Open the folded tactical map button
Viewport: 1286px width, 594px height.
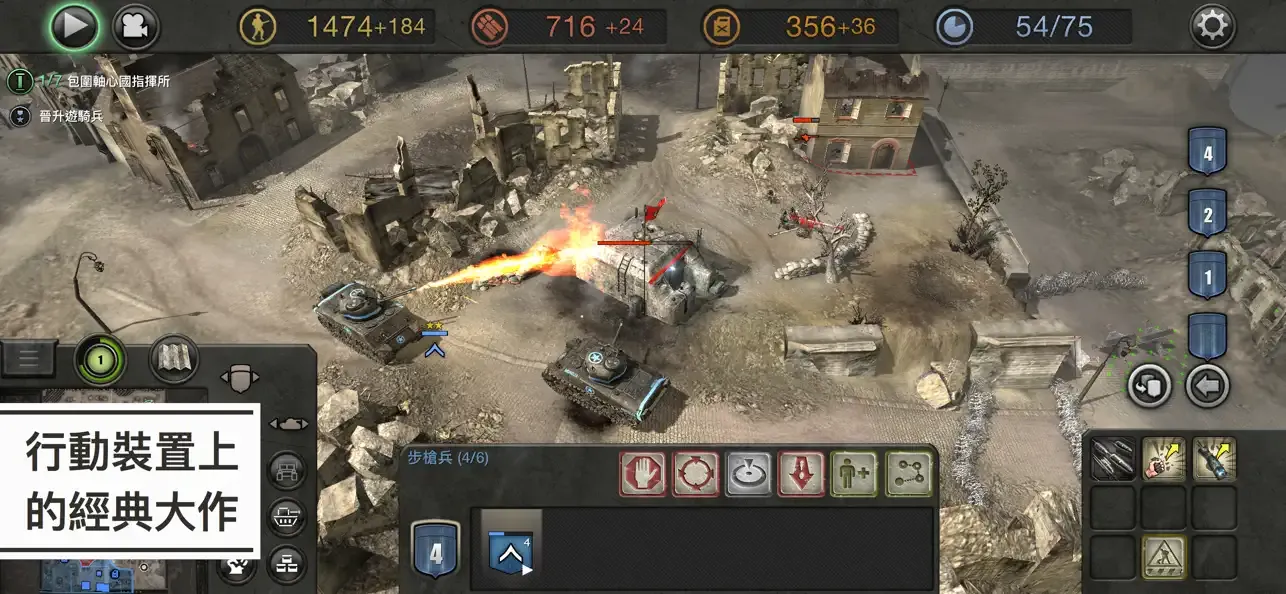(174, 358)
